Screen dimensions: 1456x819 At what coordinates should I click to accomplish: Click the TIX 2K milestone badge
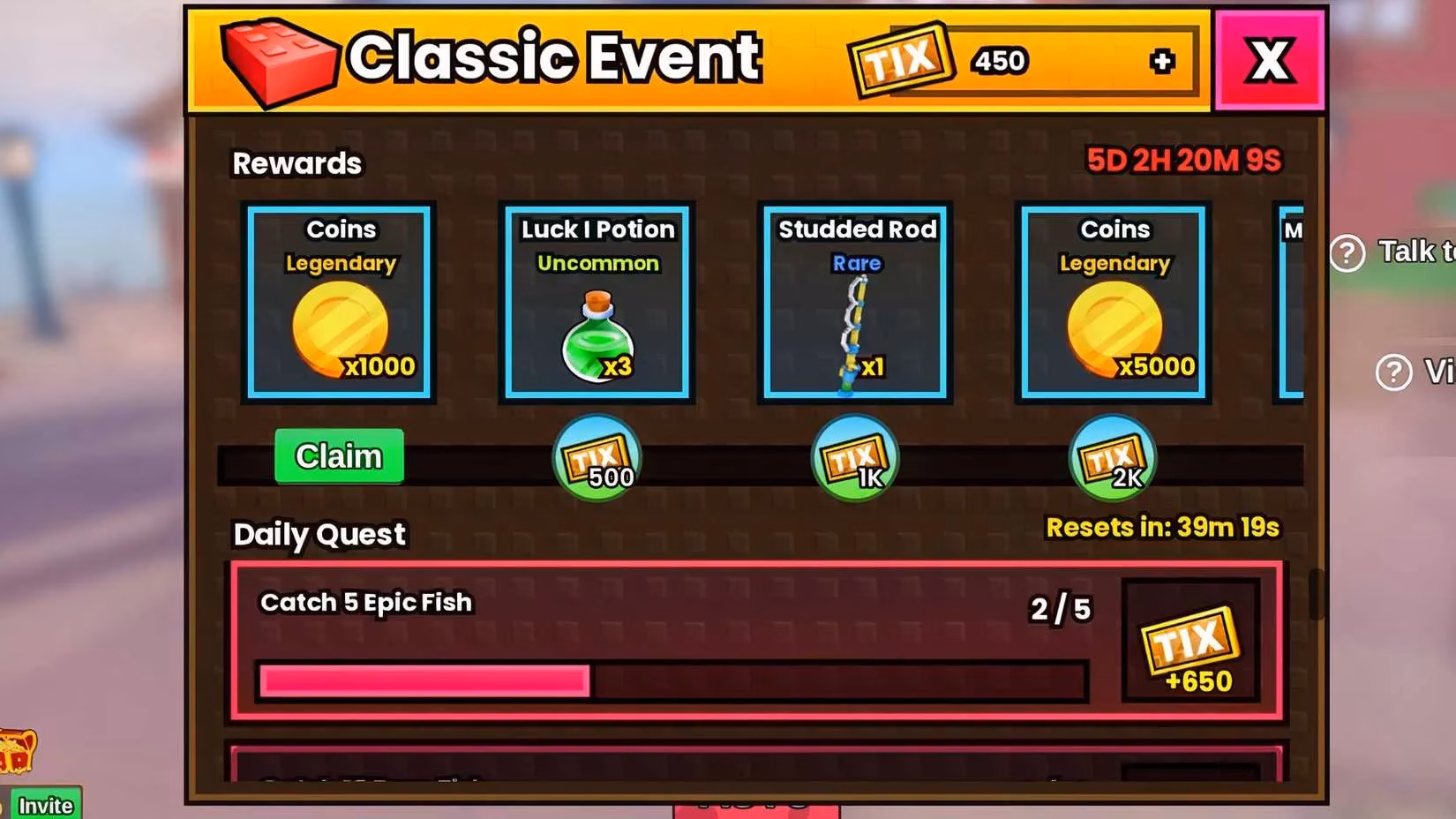pos(1112,457)
